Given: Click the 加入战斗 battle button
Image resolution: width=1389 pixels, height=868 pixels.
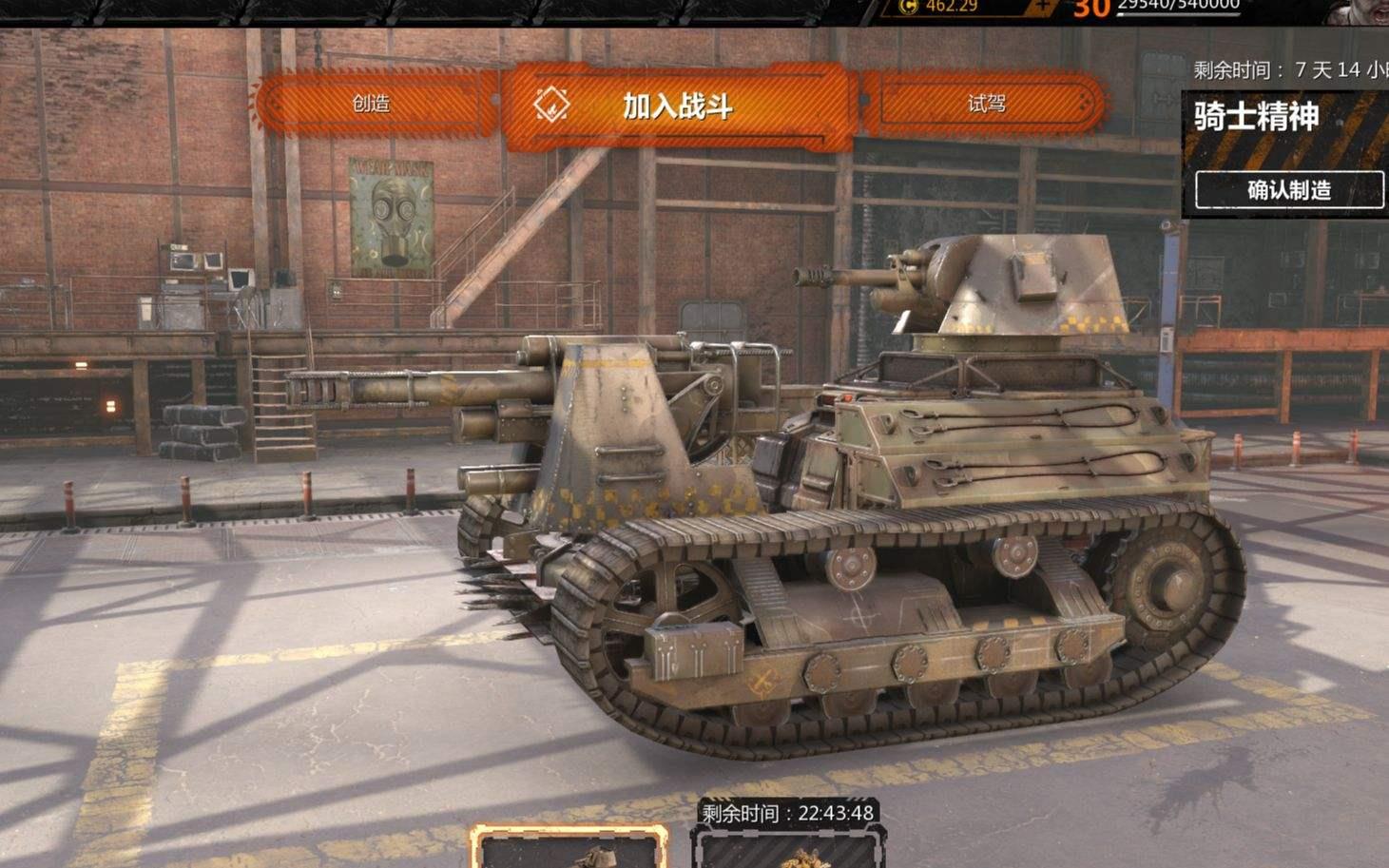Looking at the screenshot, I should 675,106.
